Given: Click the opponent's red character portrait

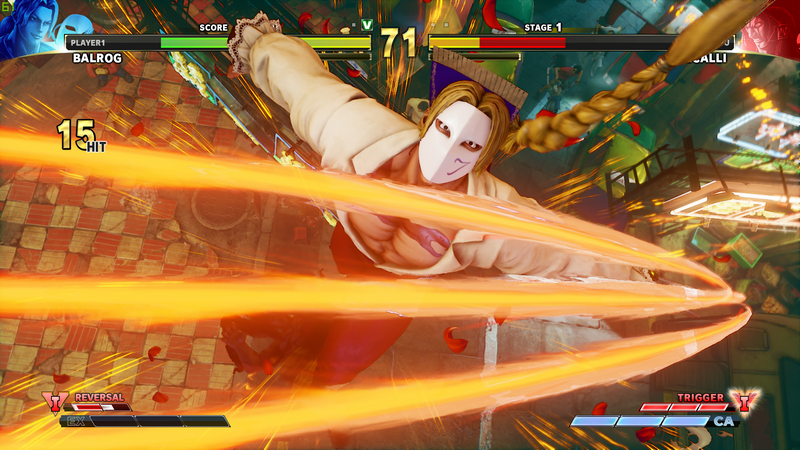Looking at the screenshot, I should [x=770, y=27].
